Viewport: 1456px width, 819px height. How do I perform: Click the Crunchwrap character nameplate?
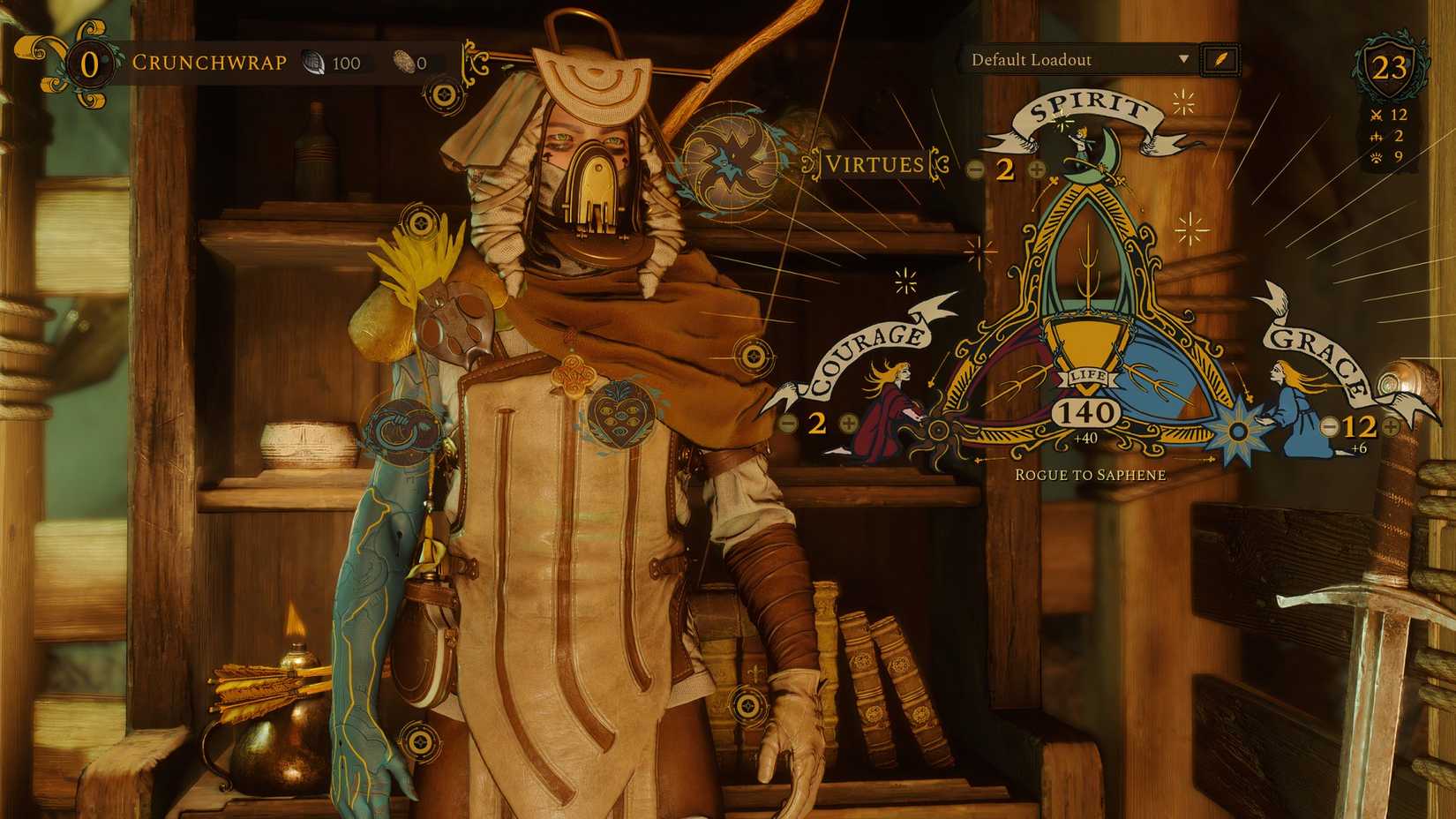[x=209, y=63]
